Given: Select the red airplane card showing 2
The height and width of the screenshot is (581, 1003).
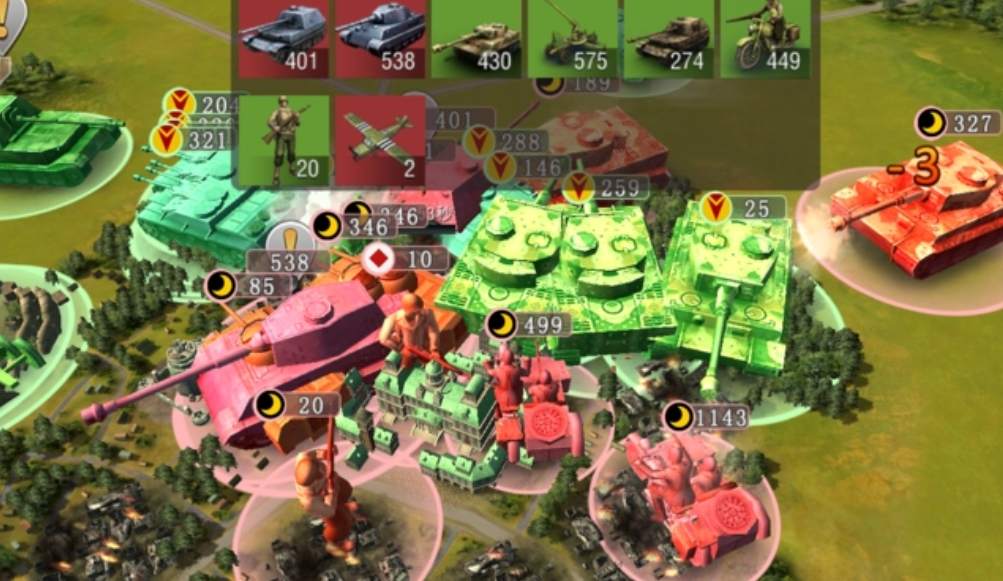Looking at the screenshot, I should [379, 139].
